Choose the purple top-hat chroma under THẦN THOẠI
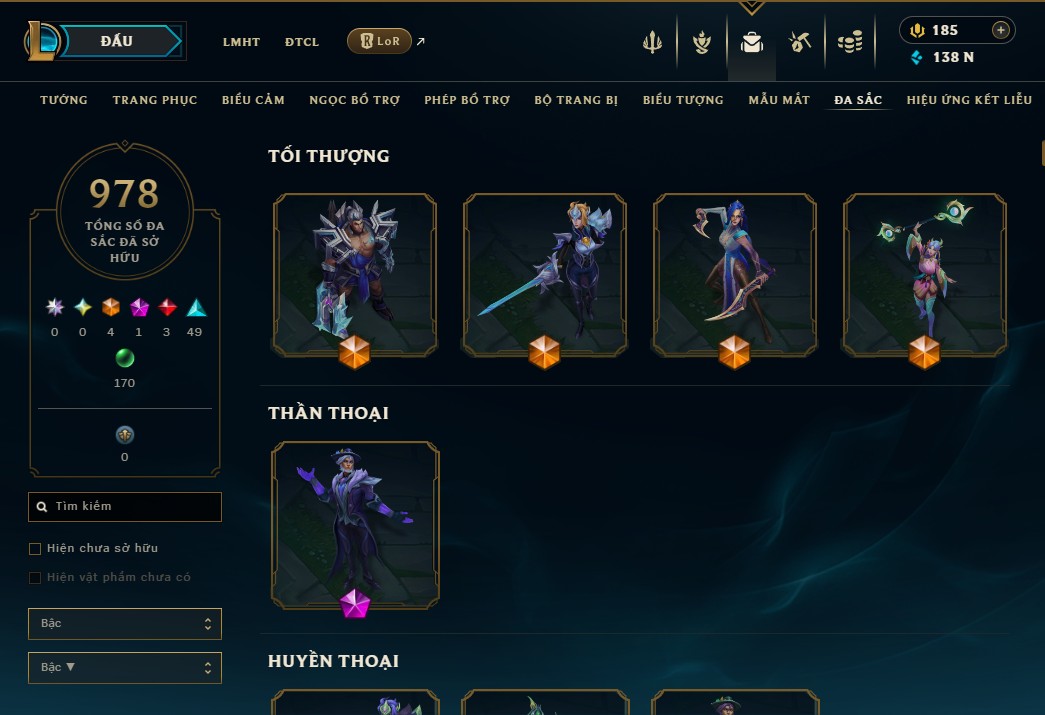 click(355, 520)
